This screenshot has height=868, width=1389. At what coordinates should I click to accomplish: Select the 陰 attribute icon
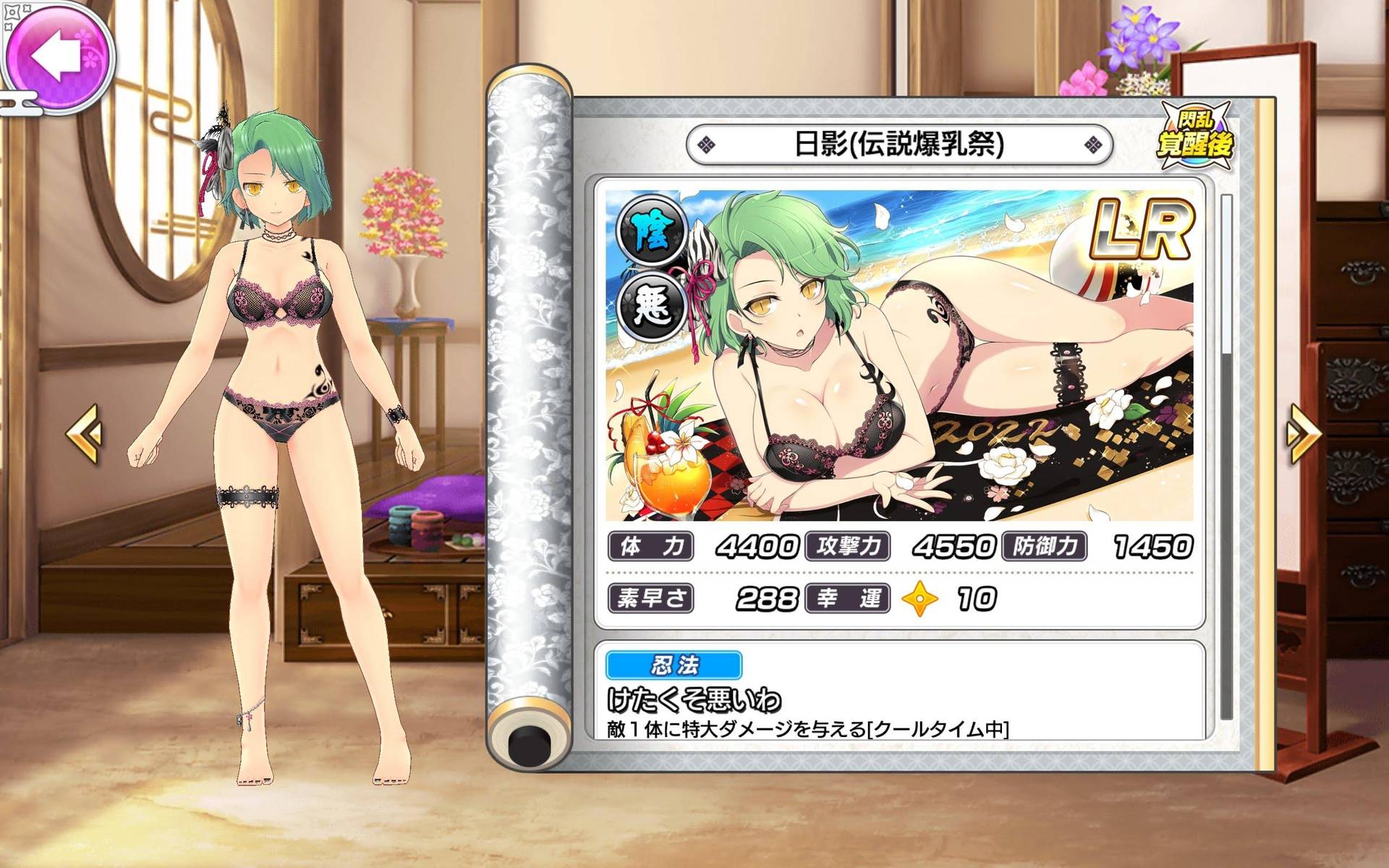coord(652,232)
